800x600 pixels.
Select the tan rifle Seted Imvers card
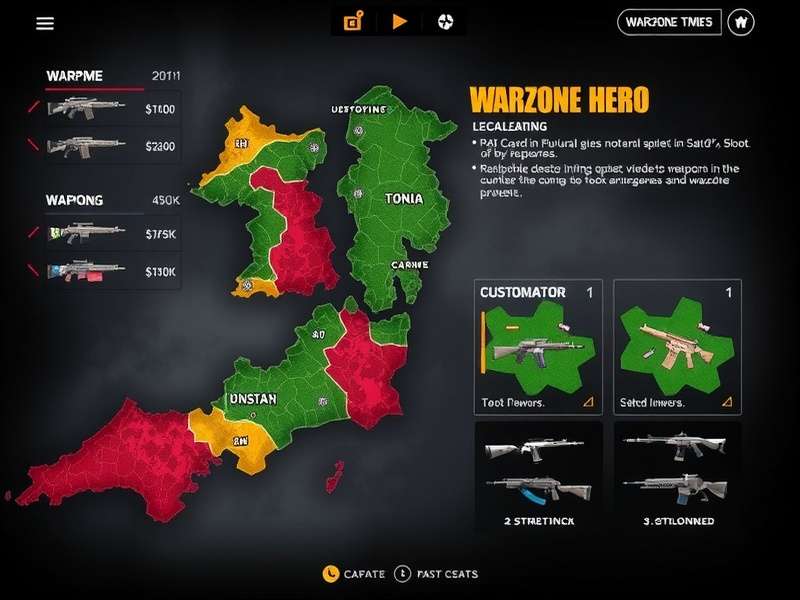point(677,347)
